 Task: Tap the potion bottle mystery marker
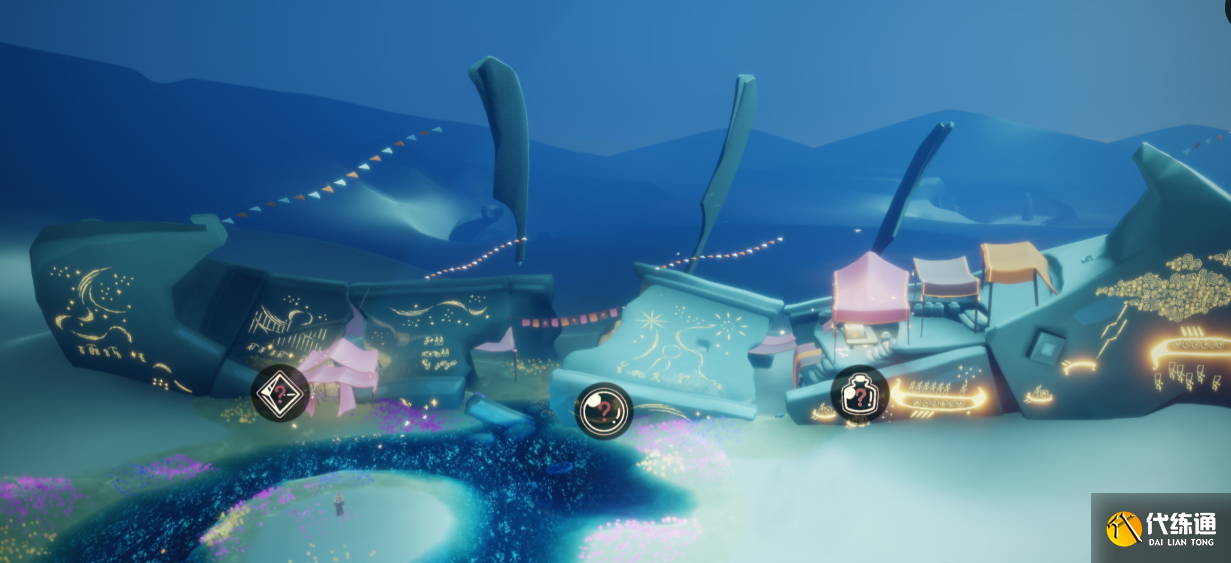pos(859,395)
